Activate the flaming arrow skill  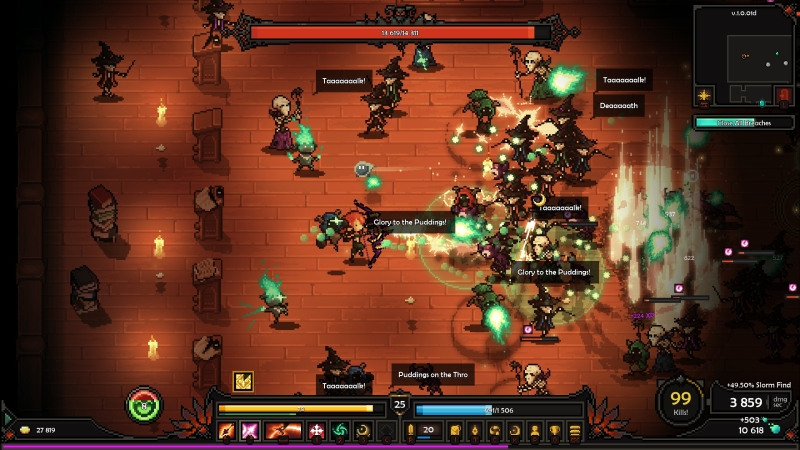(227, 431)
